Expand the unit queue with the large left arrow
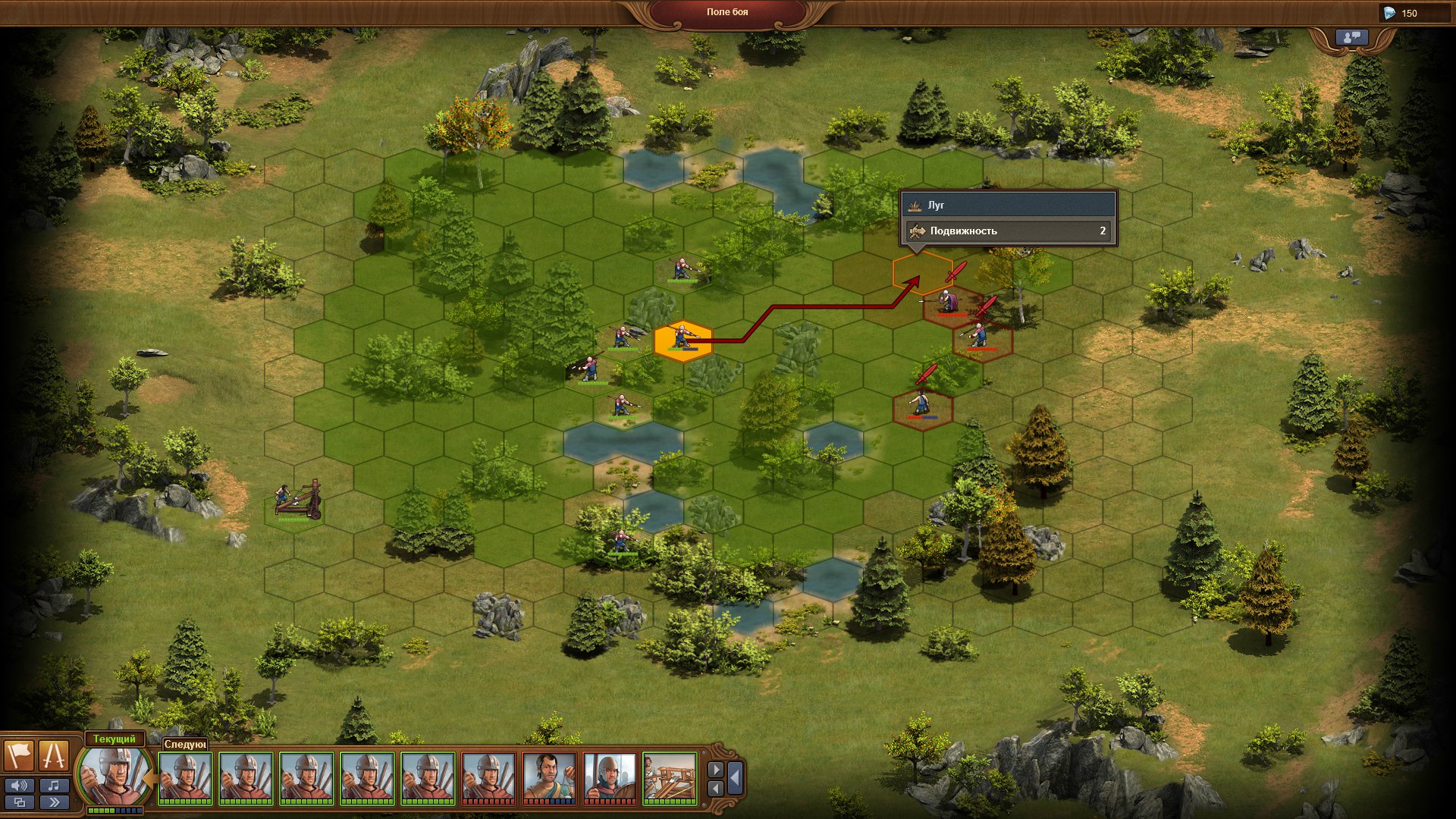The height and width of the screenshot is (819, 1456). (x=735, y=777)
